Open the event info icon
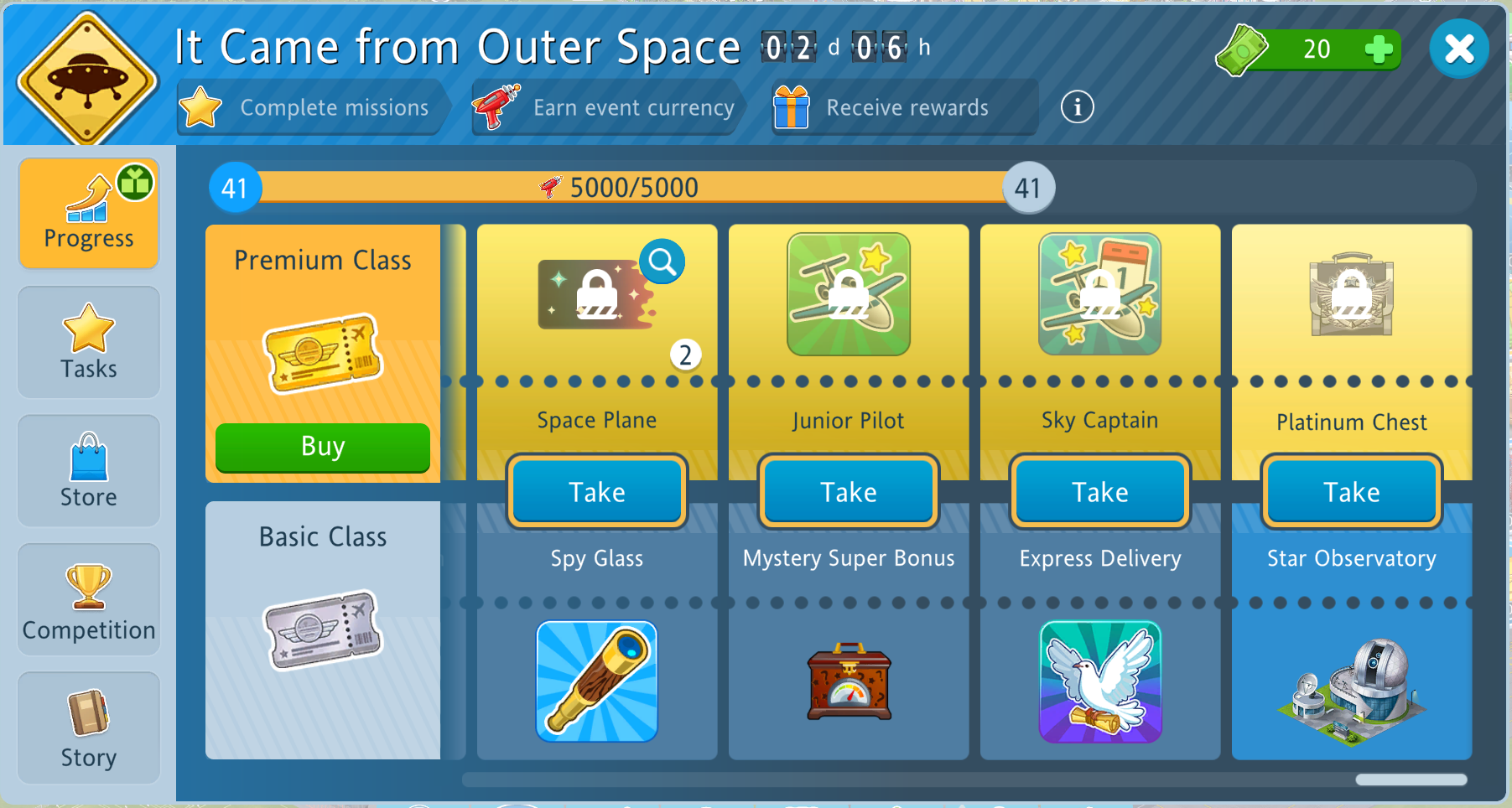The width and height of the screenshot is (1512, 808). coord(1077,107)
